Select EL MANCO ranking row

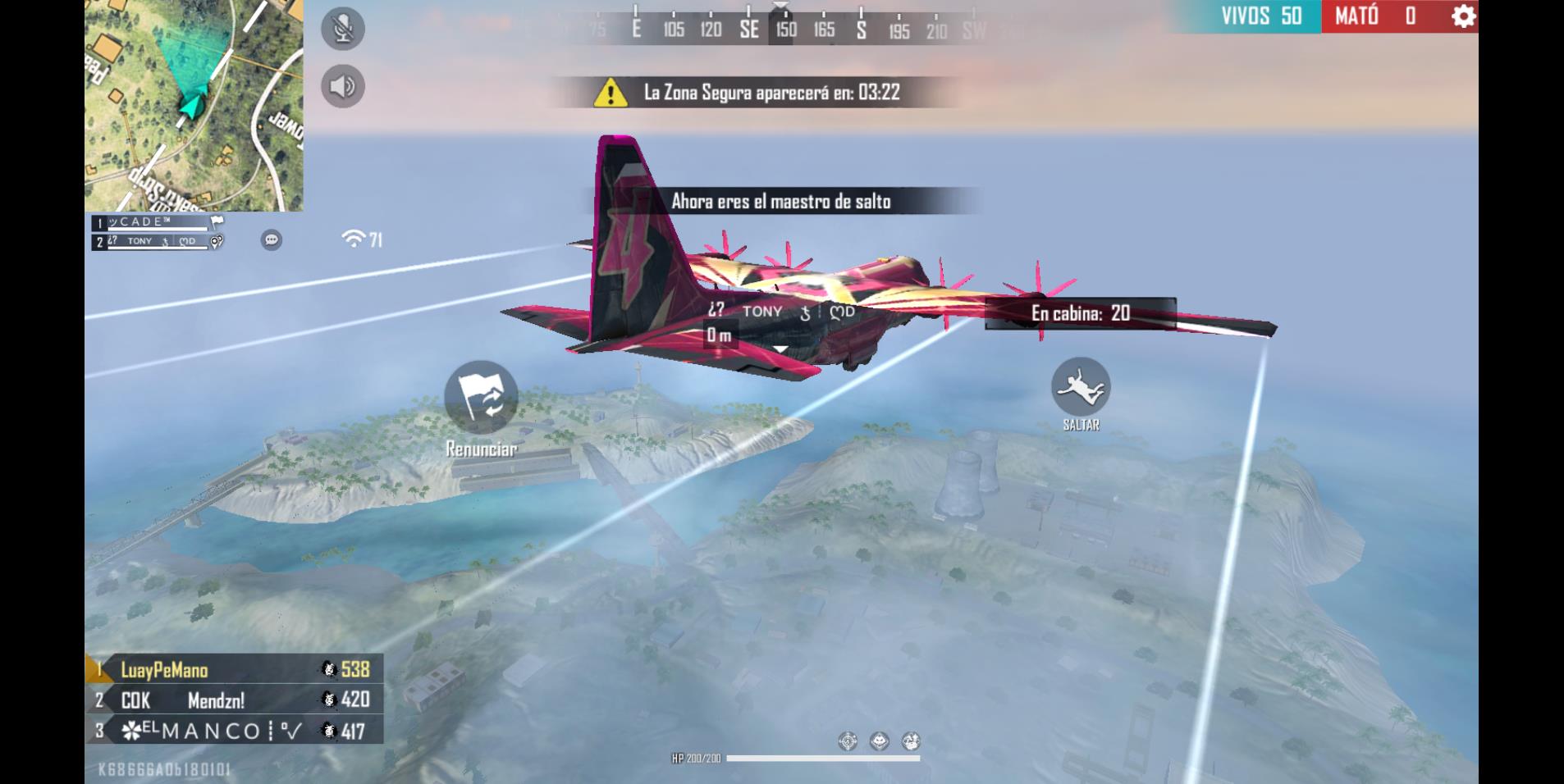tap(234, 730)
